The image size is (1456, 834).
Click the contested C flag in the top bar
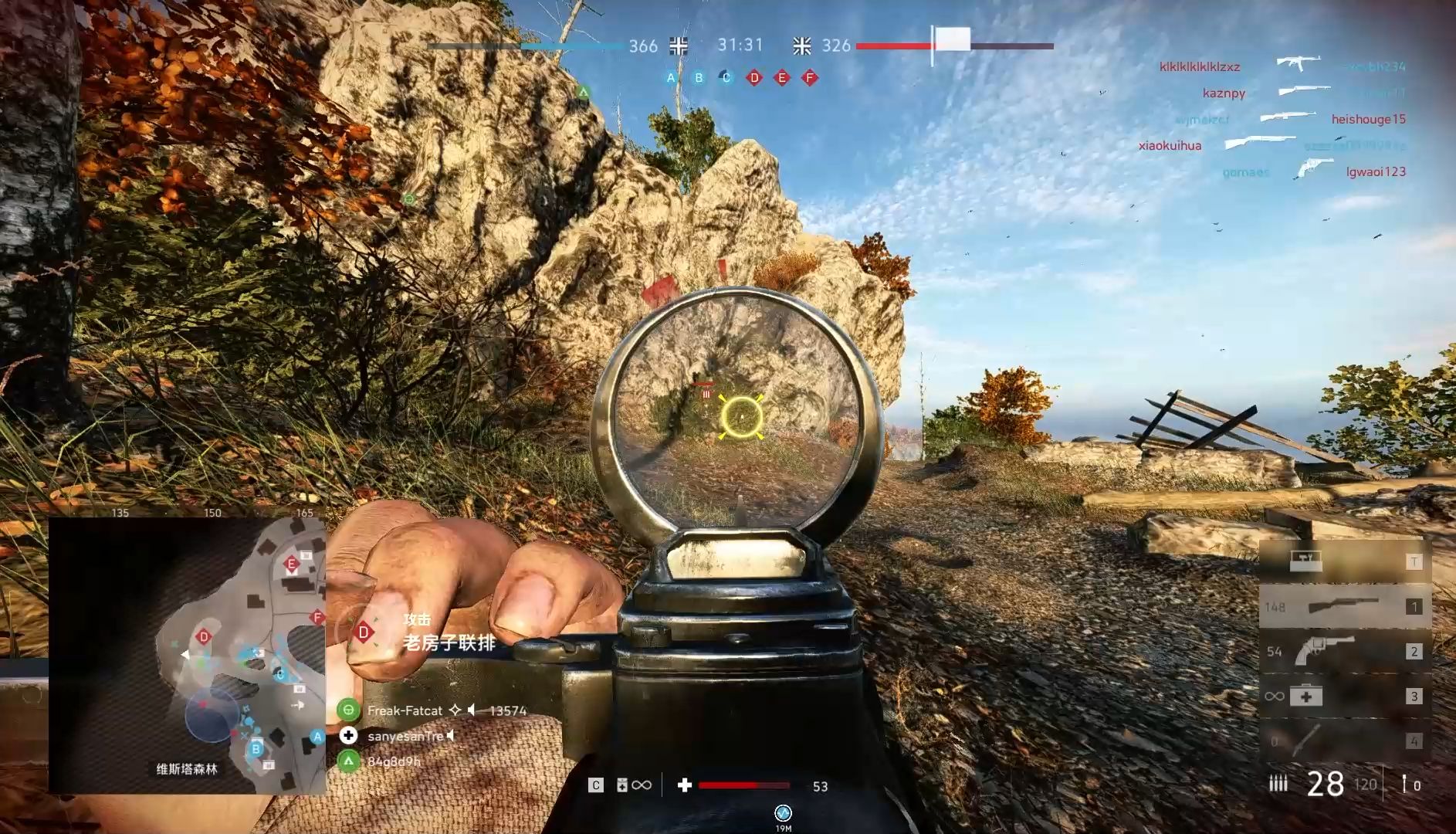click(726, 77)
